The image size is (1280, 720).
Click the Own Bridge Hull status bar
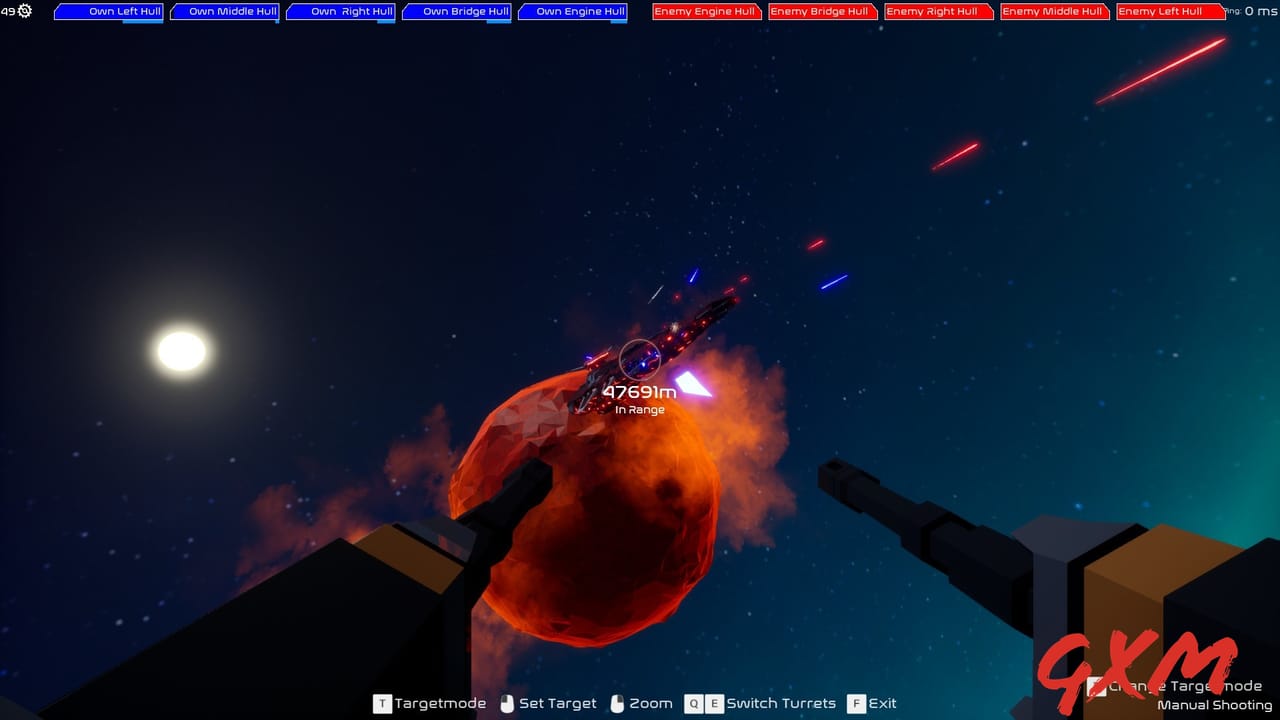tap(456, 12)
